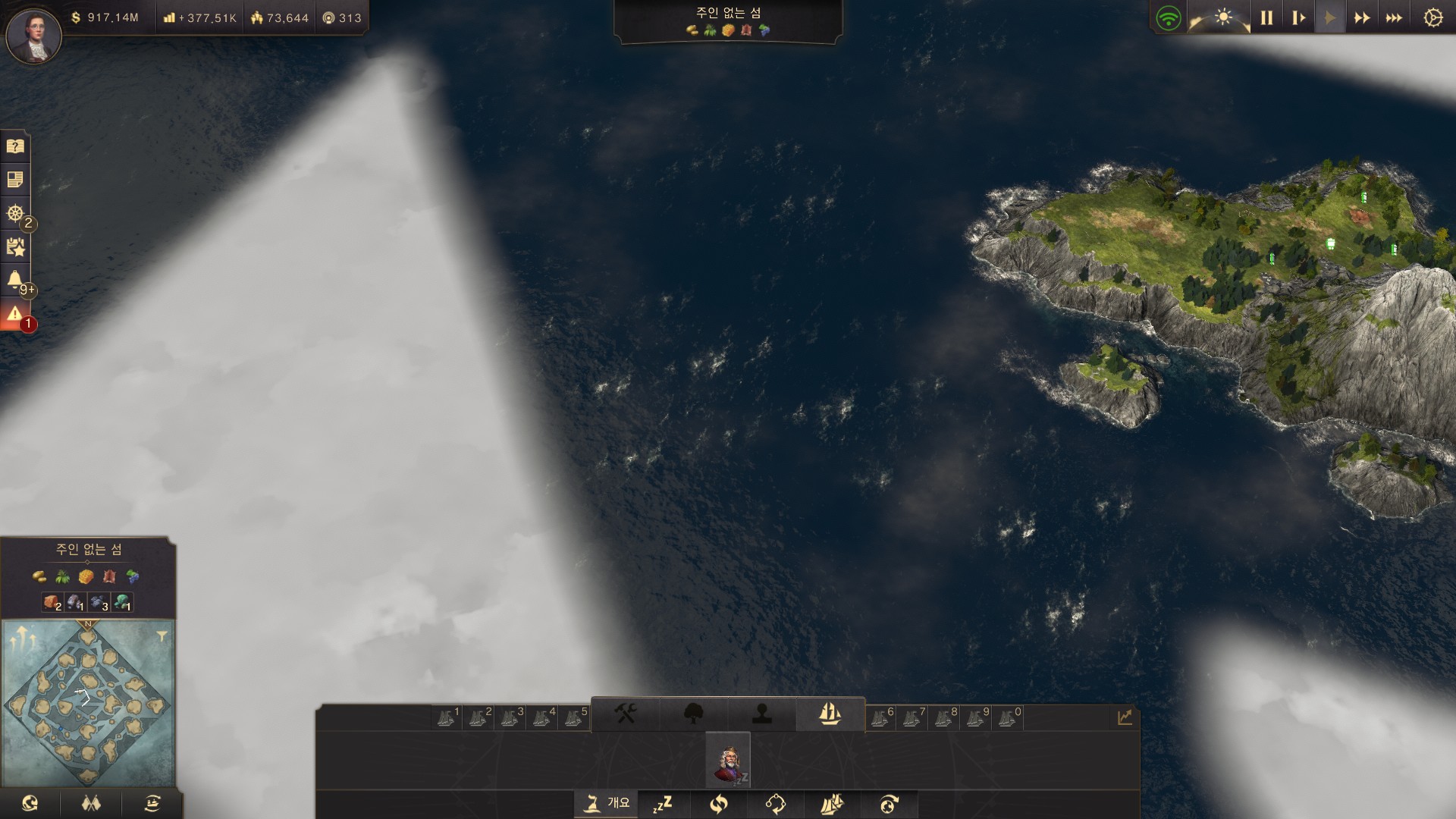Select the tree tab in build menu
The image size is (1456, 819).
pyautogui.click(x=693, y=714)
